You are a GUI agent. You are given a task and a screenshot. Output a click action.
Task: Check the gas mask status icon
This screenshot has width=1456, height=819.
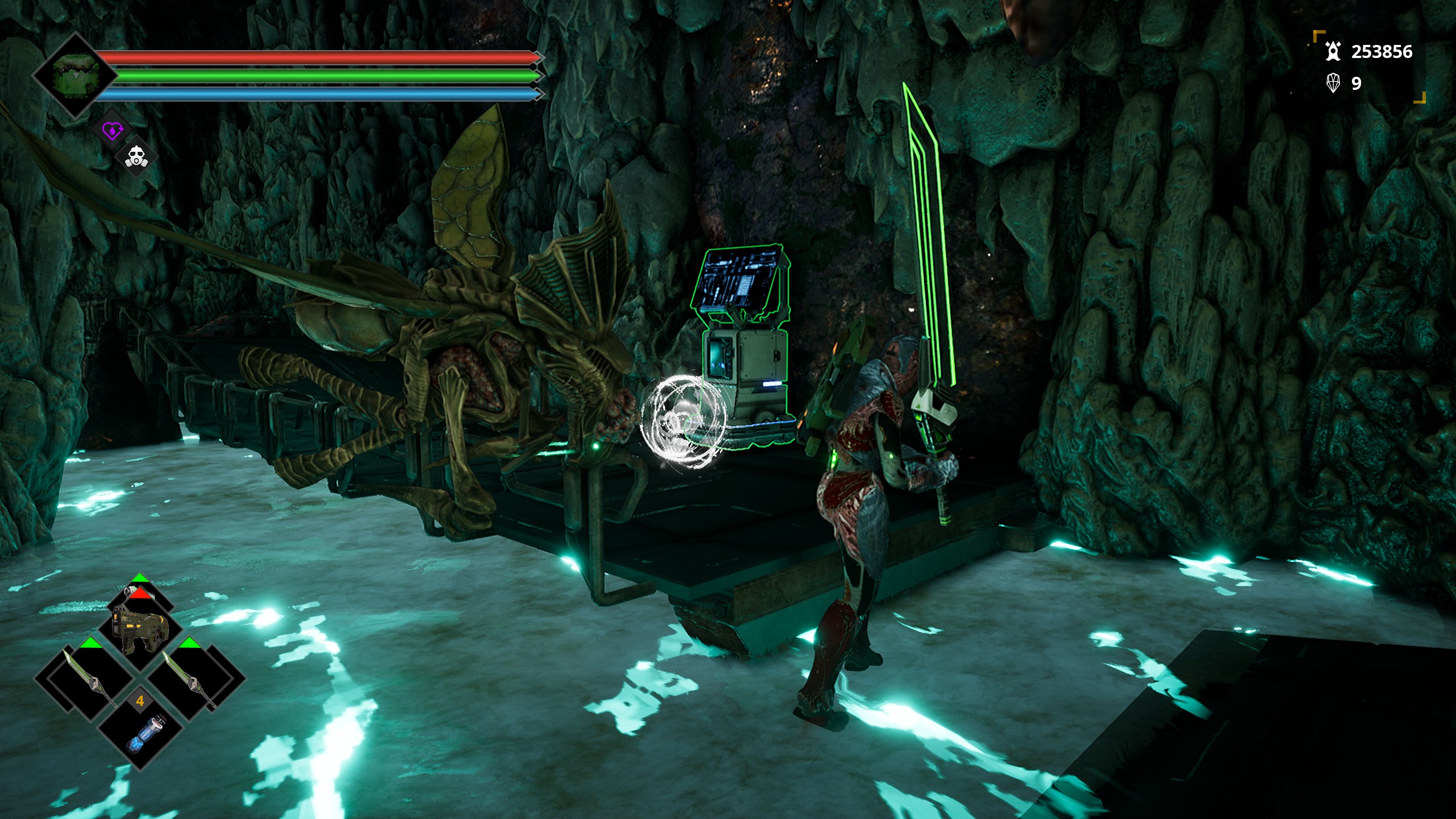click(x=136, y=157)
